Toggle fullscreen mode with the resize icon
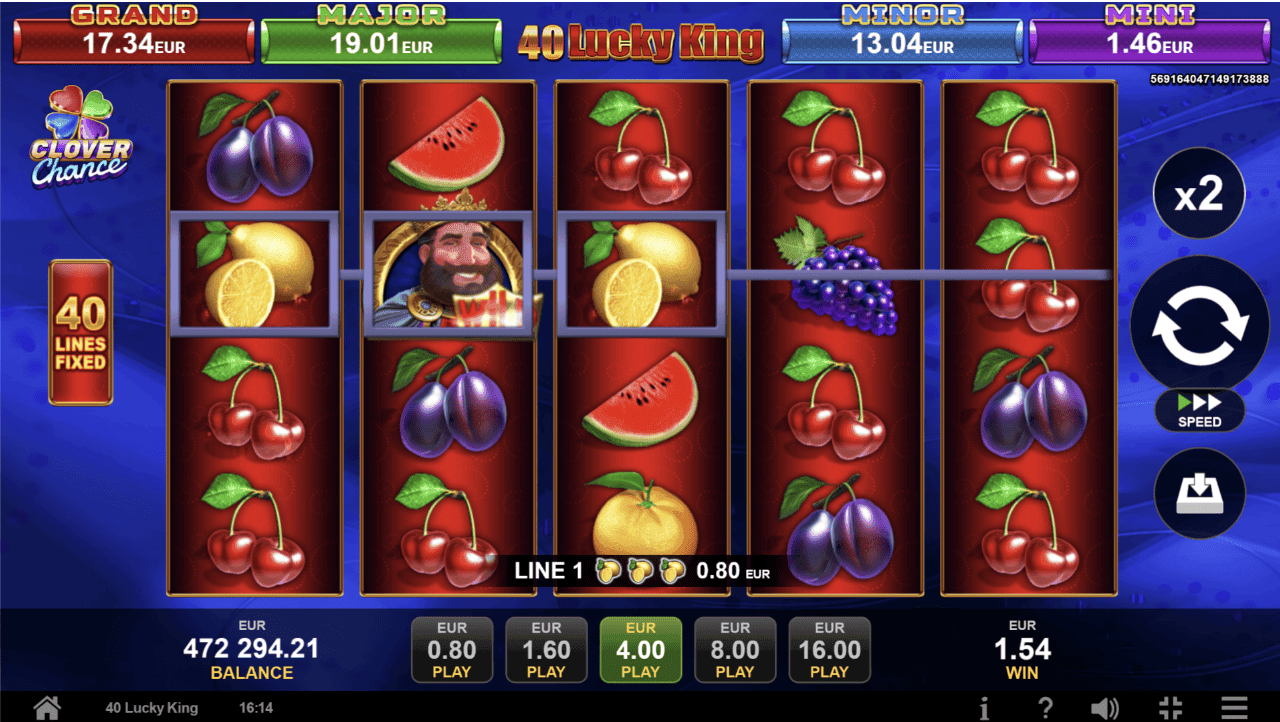The width and height of the screenshot is (1280, 722). (x=1170, y=707)
